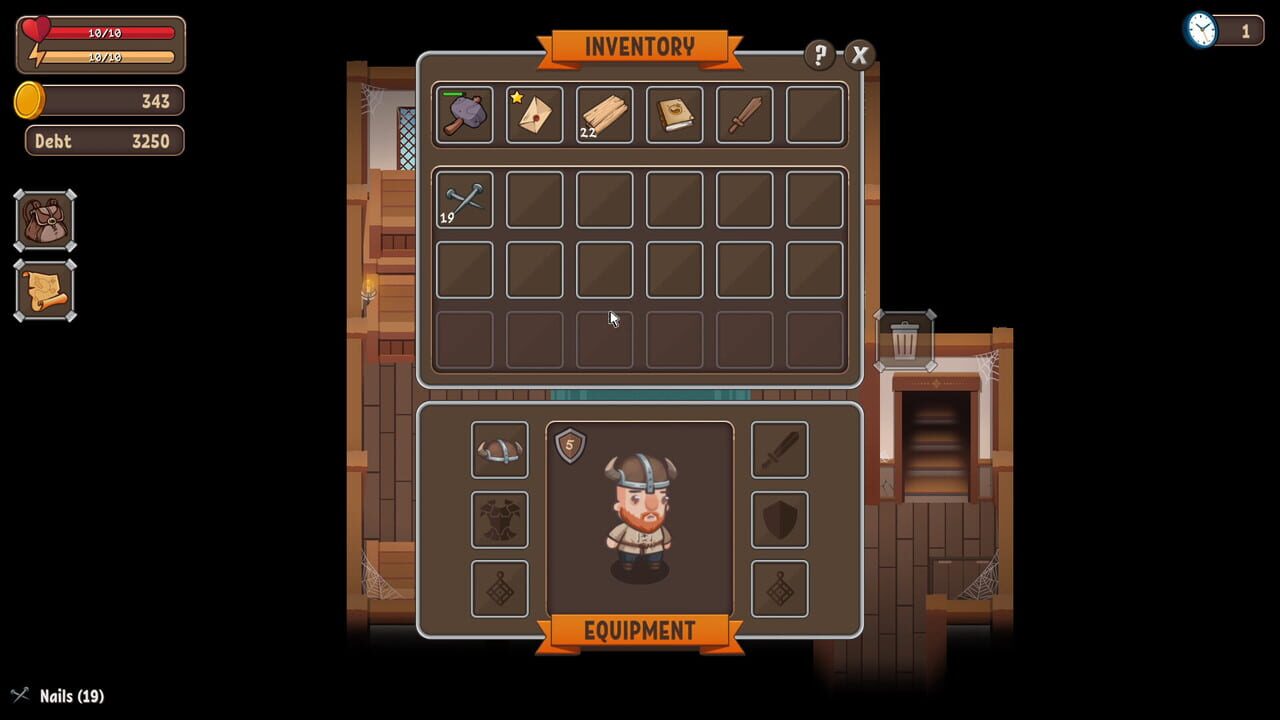Open the starred envelope item
This screenshot has width=1280, height=720.
(533, 114)
